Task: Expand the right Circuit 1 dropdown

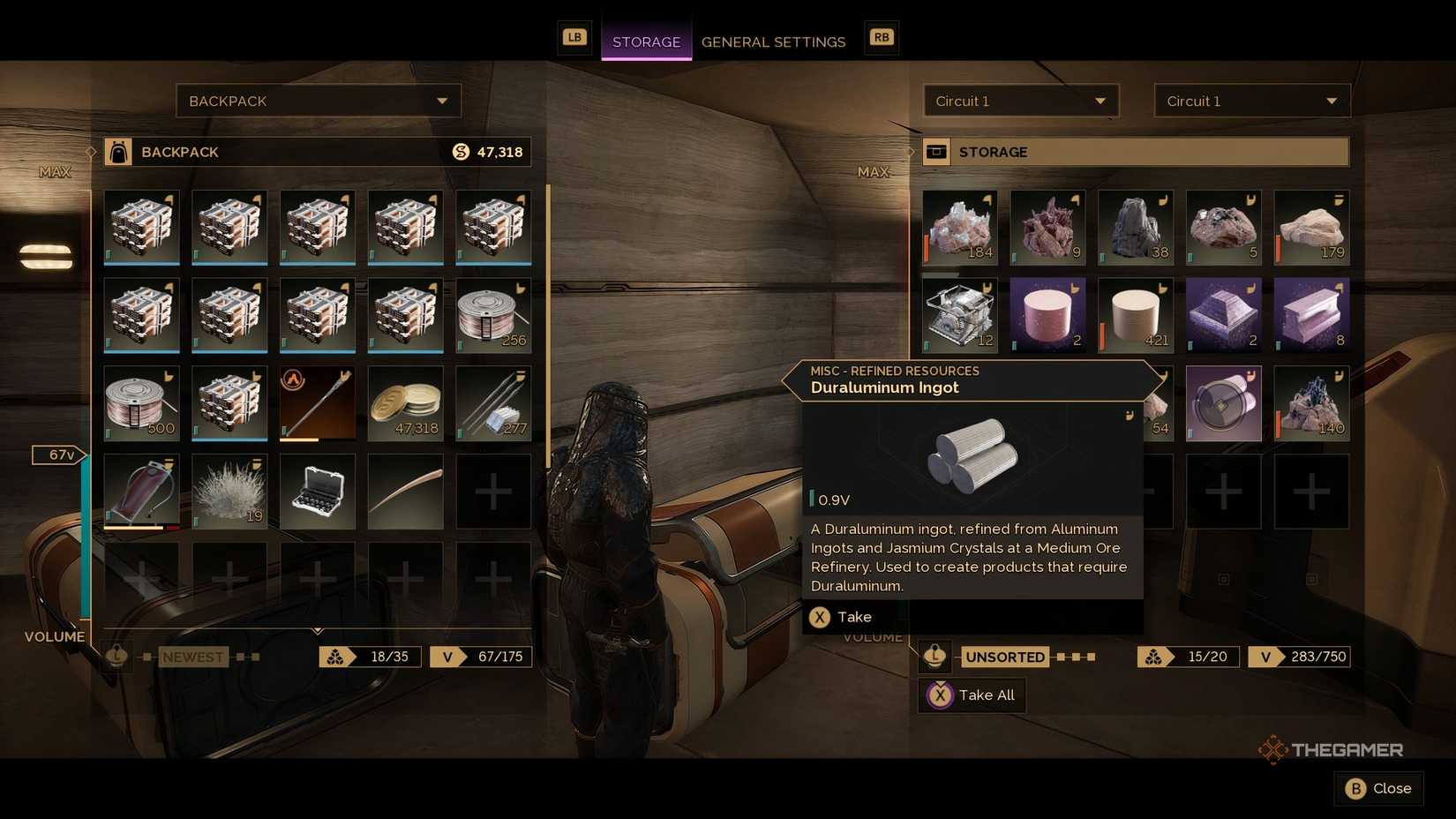Action: click(x=1251, y=101)
